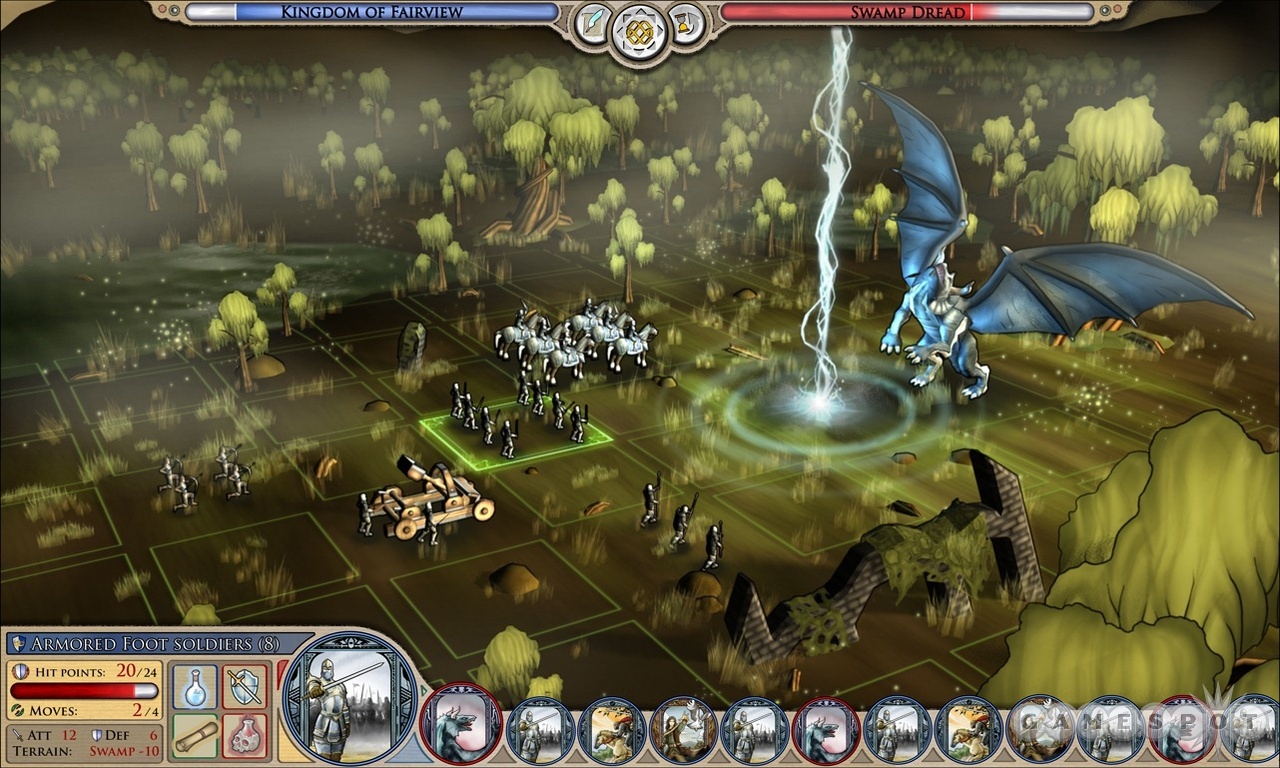Screen dimensions: 1280x768
Task: Use the red skull potion ability
Action: coord(244,736)
